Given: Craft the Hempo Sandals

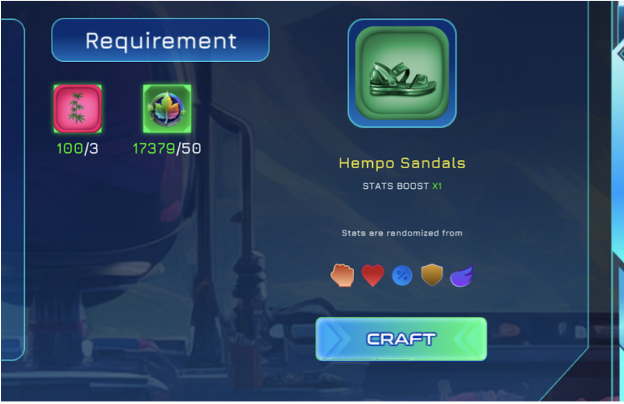Looking at the screenshot, I should (x=401, y=339).
